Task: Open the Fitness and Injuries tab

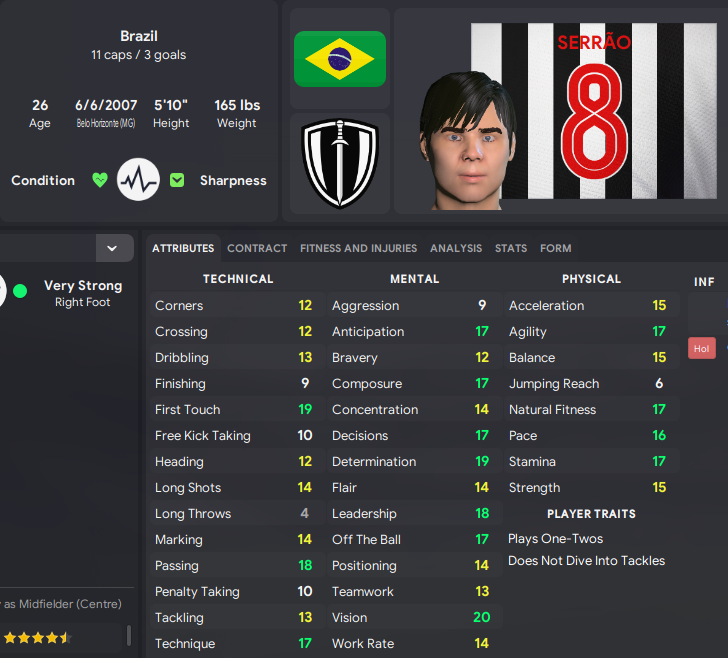Action: pyautogui.click(x=358, y=248)
